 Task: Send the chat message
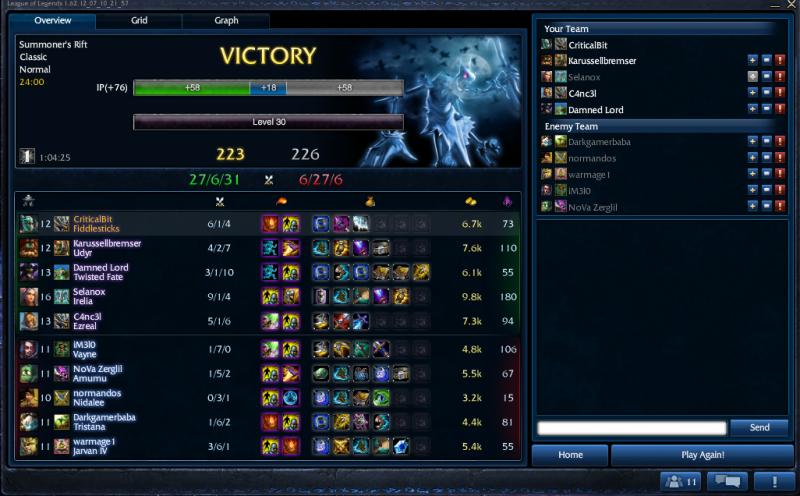pyautogui.click(x=759, y=428)
